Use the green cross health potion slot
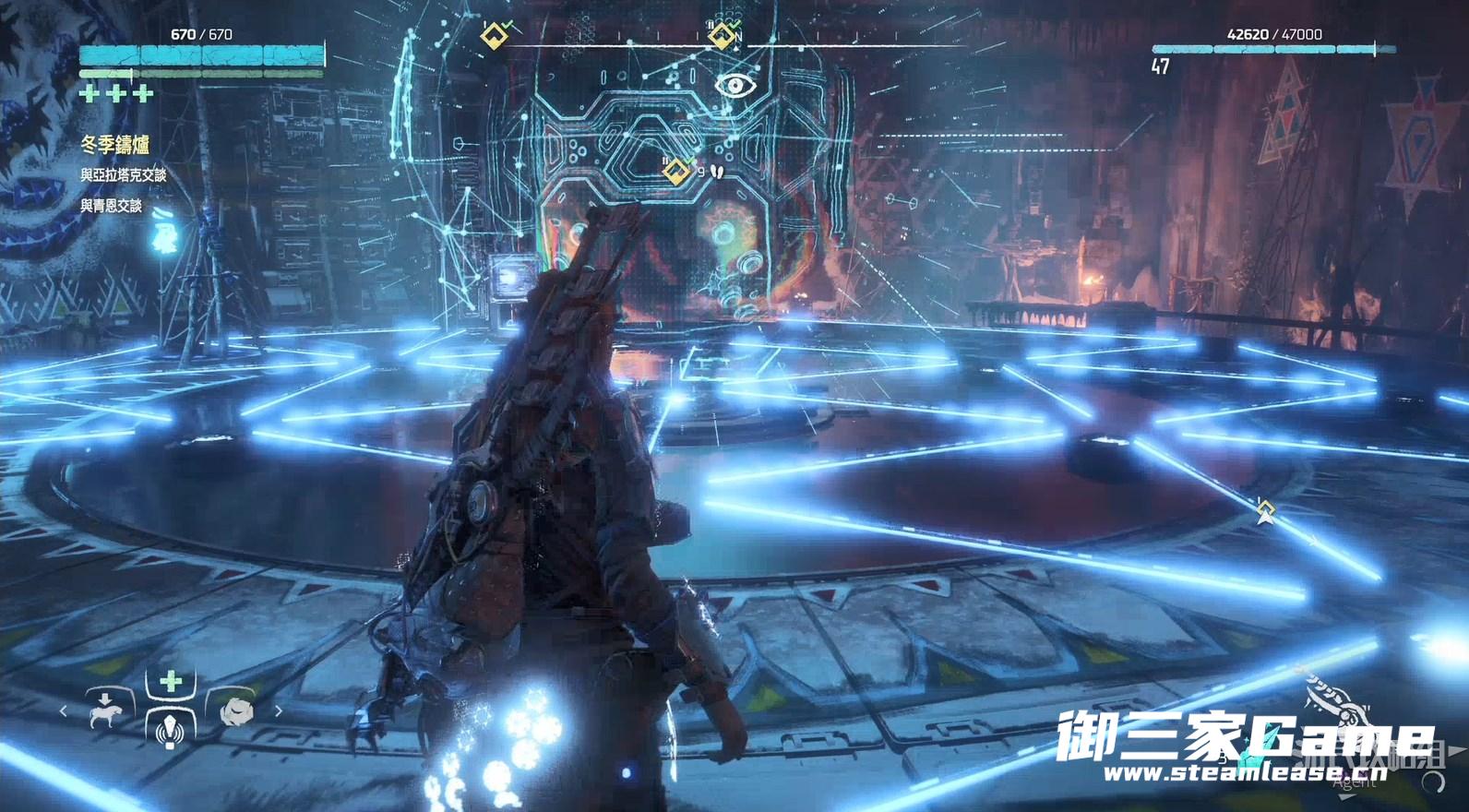The height and width of the screenshot is (812, 1469). tap(171, 683)
